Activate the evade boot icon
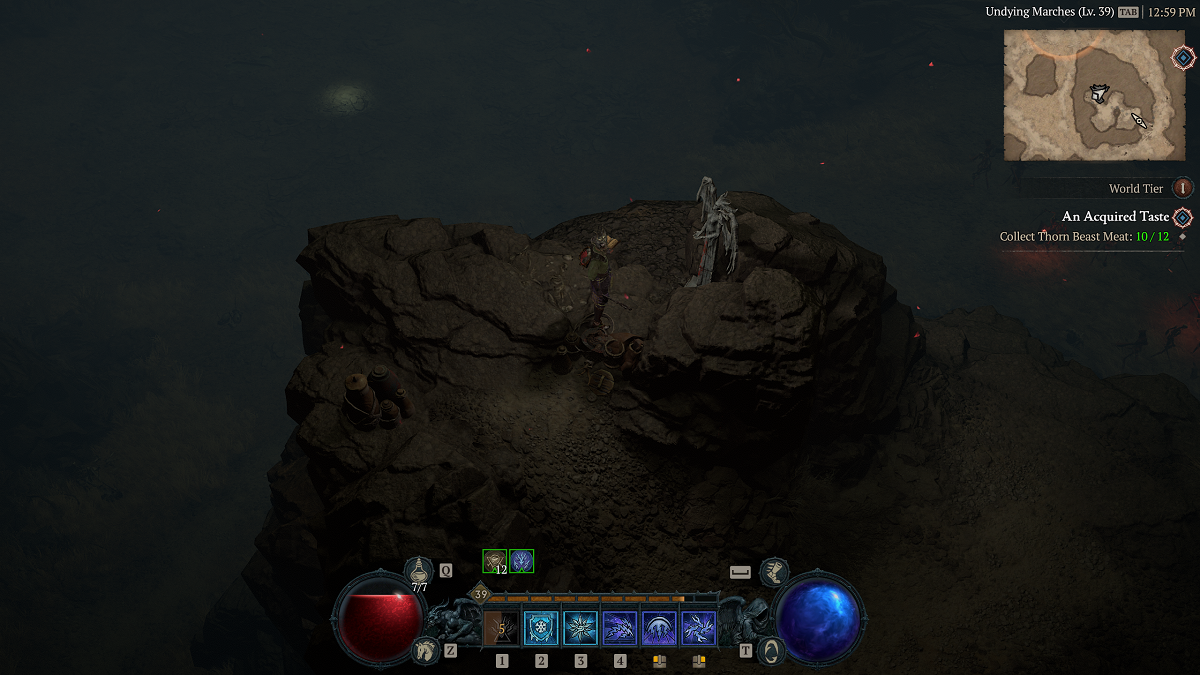The image size is (1200, 675). click(772, 572)
